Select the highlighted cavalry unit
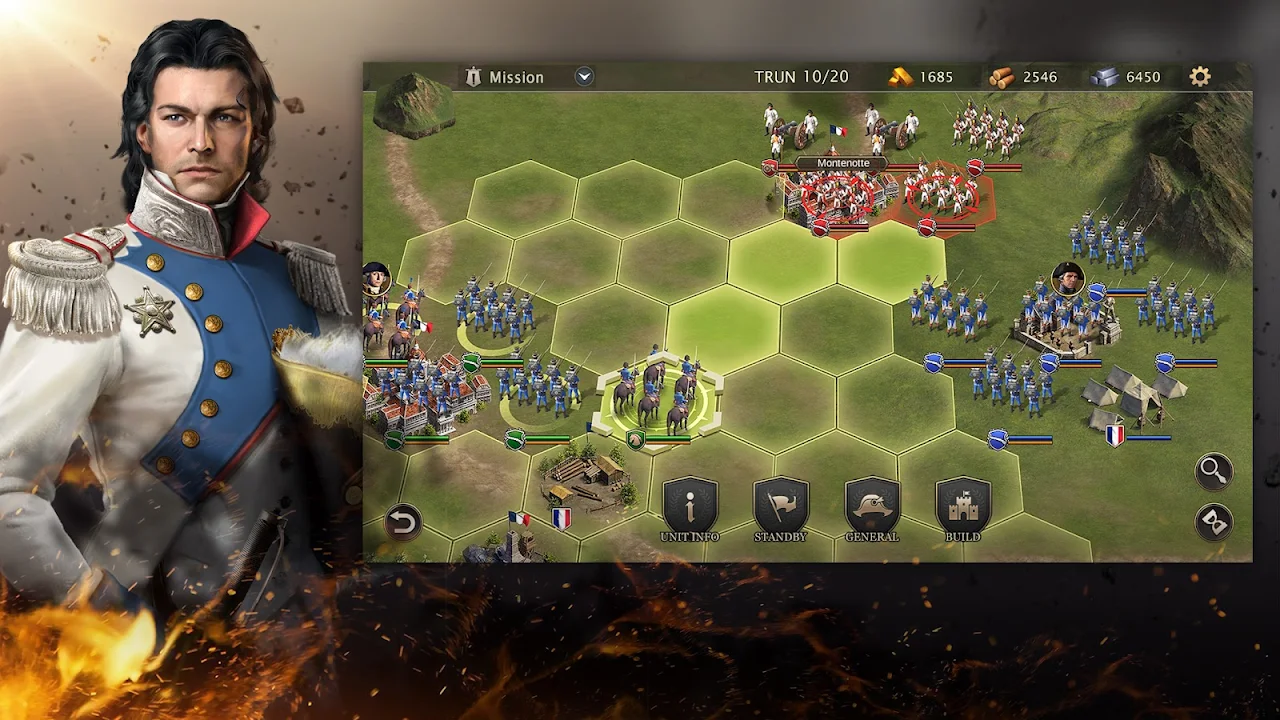Viewport: 1280px width, 720px height. (658, 395)
